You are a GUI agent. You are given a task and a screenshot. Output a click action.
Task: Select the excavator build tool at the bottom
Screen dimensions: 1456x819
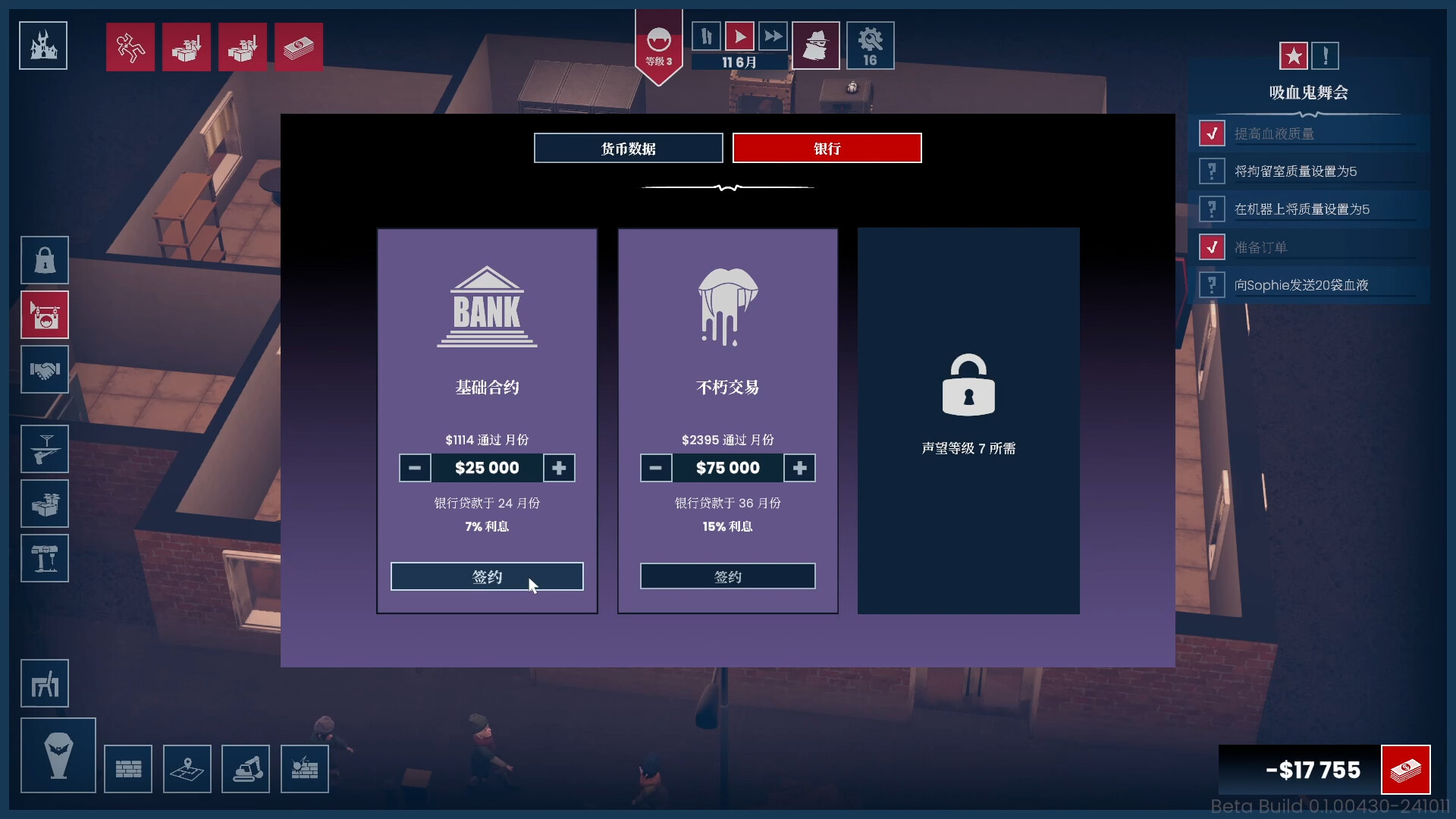(246, 768)
